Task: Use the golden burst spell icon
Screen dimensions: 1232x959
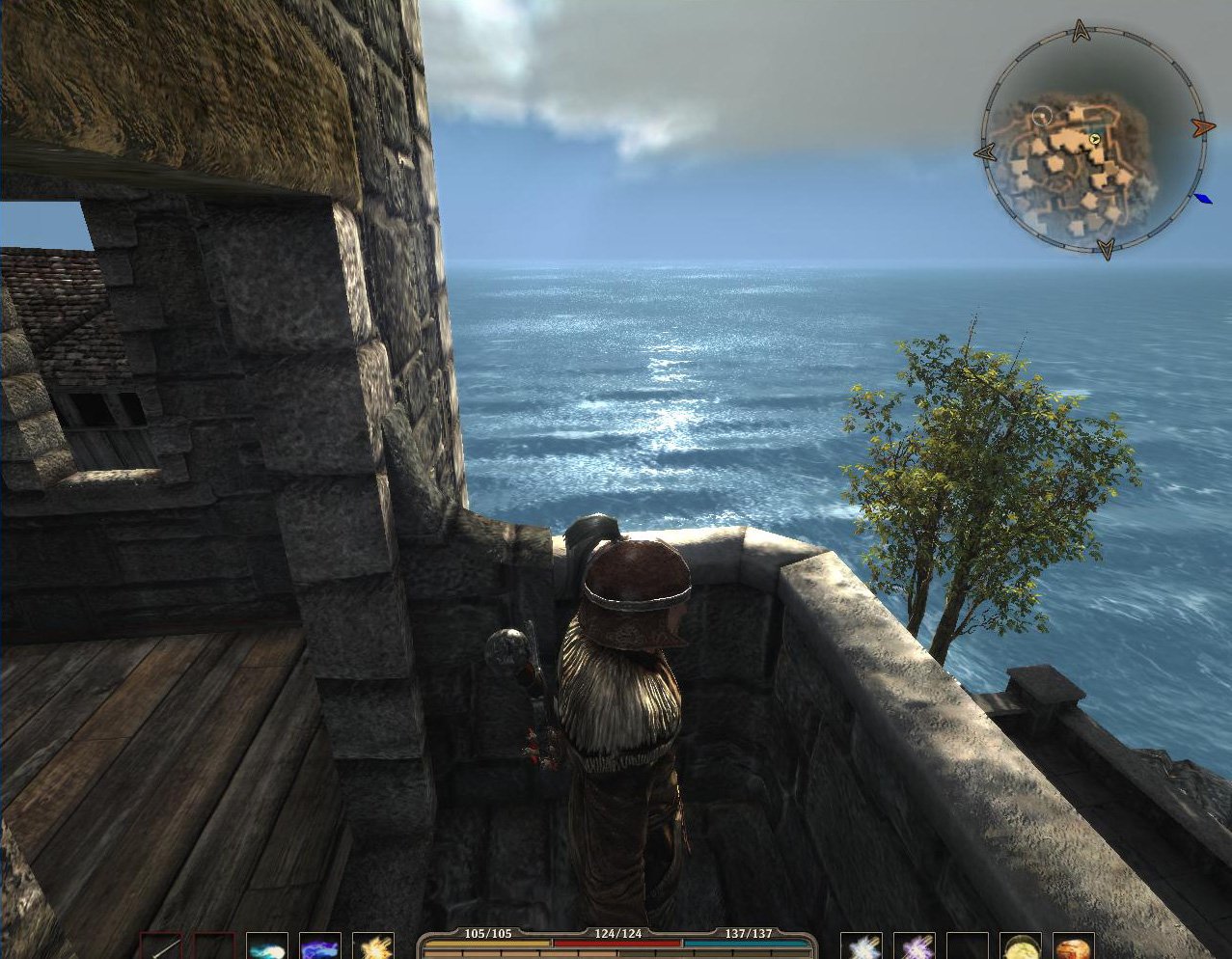Action: (x=372, y=945)
